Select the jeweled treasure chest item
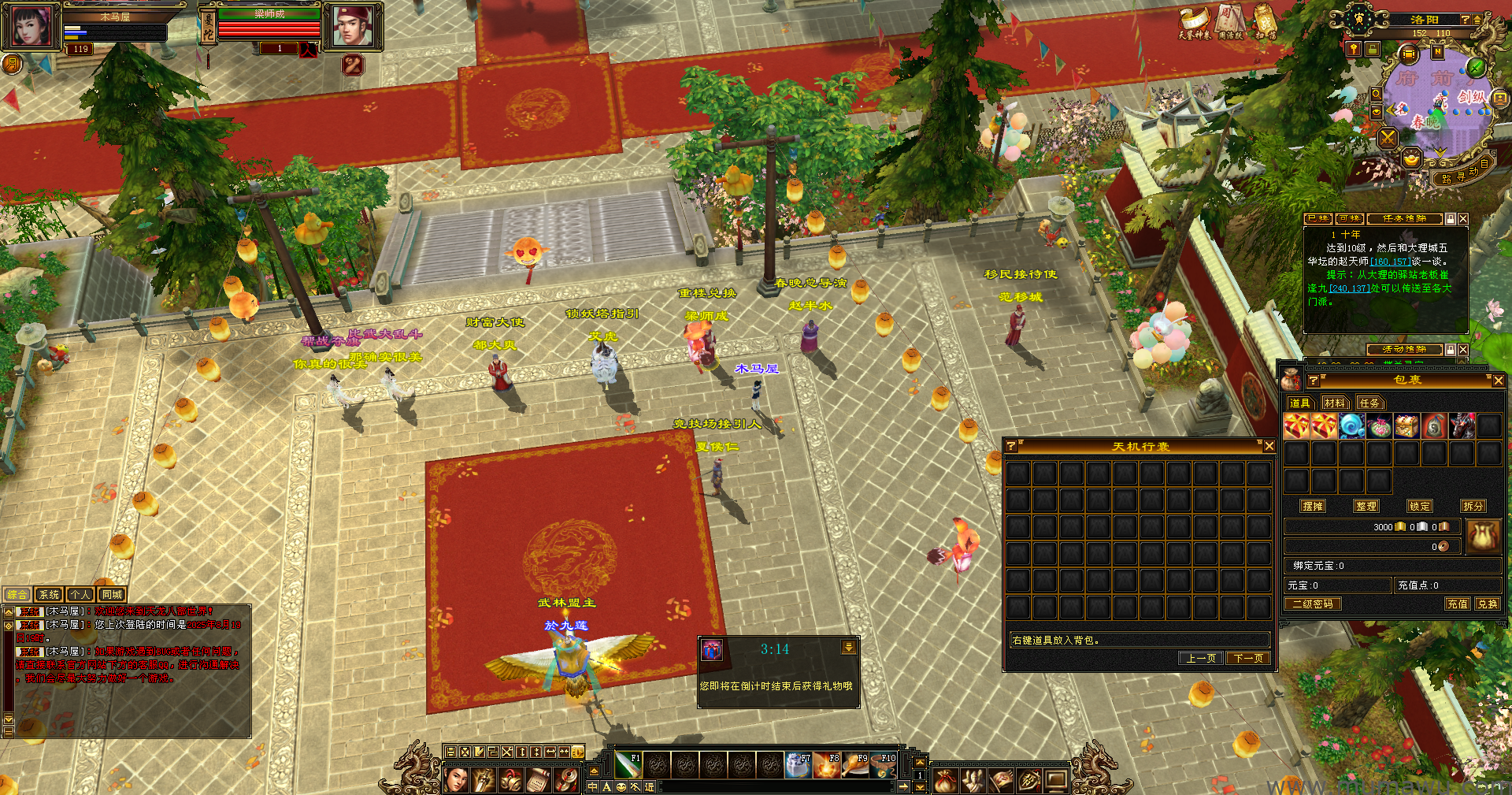The image size is (1512, 795). pyautogui.click(x=1406, y=426)
